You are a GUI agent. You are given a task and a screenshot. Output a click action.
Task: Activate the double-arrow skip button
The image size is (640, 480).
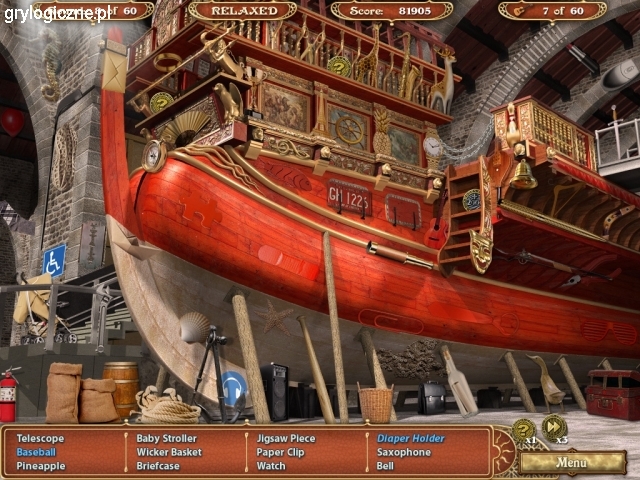[554, 428]
